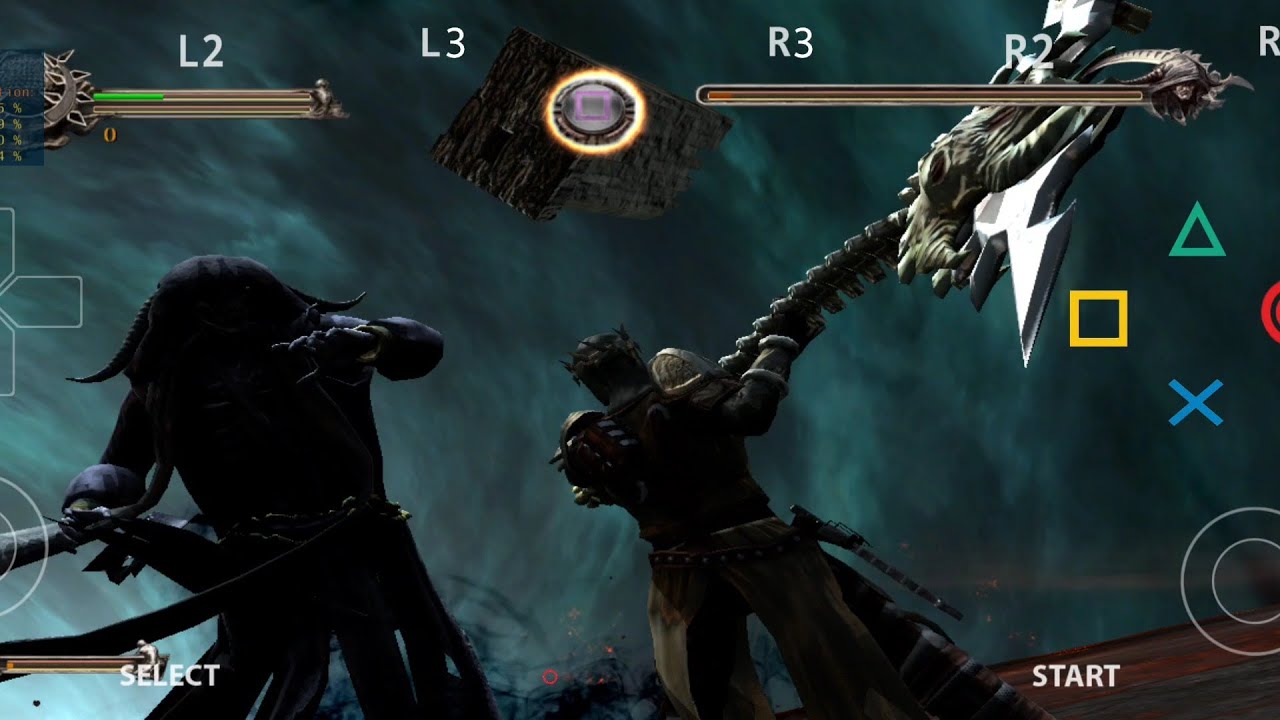The image size is (1280, 720).
Task: Tap the SELECT overlay button
Action: (x=168, y=675)
